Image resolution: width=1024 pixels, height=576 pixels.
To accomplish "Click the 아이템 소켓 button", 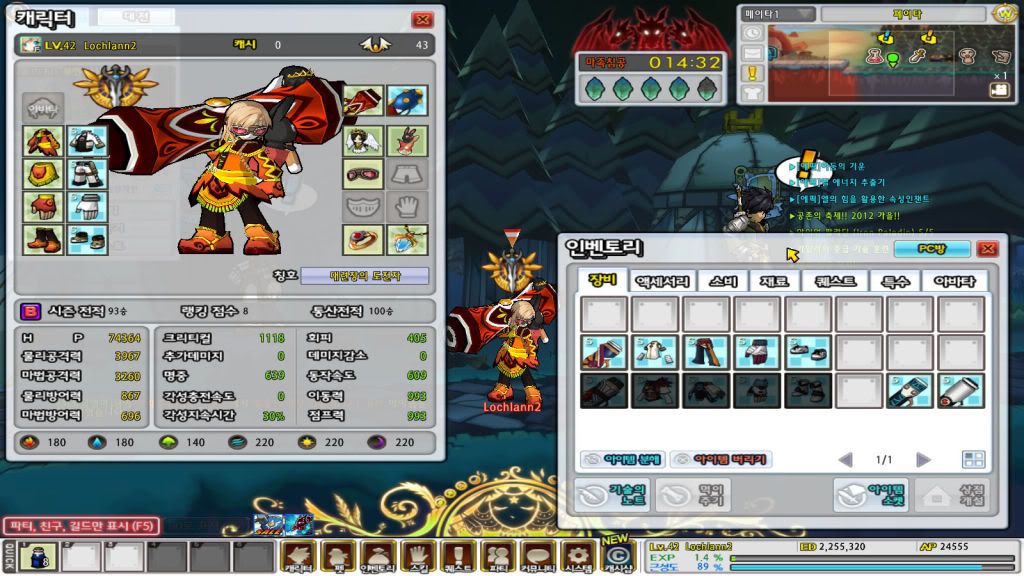I will 871,494.
